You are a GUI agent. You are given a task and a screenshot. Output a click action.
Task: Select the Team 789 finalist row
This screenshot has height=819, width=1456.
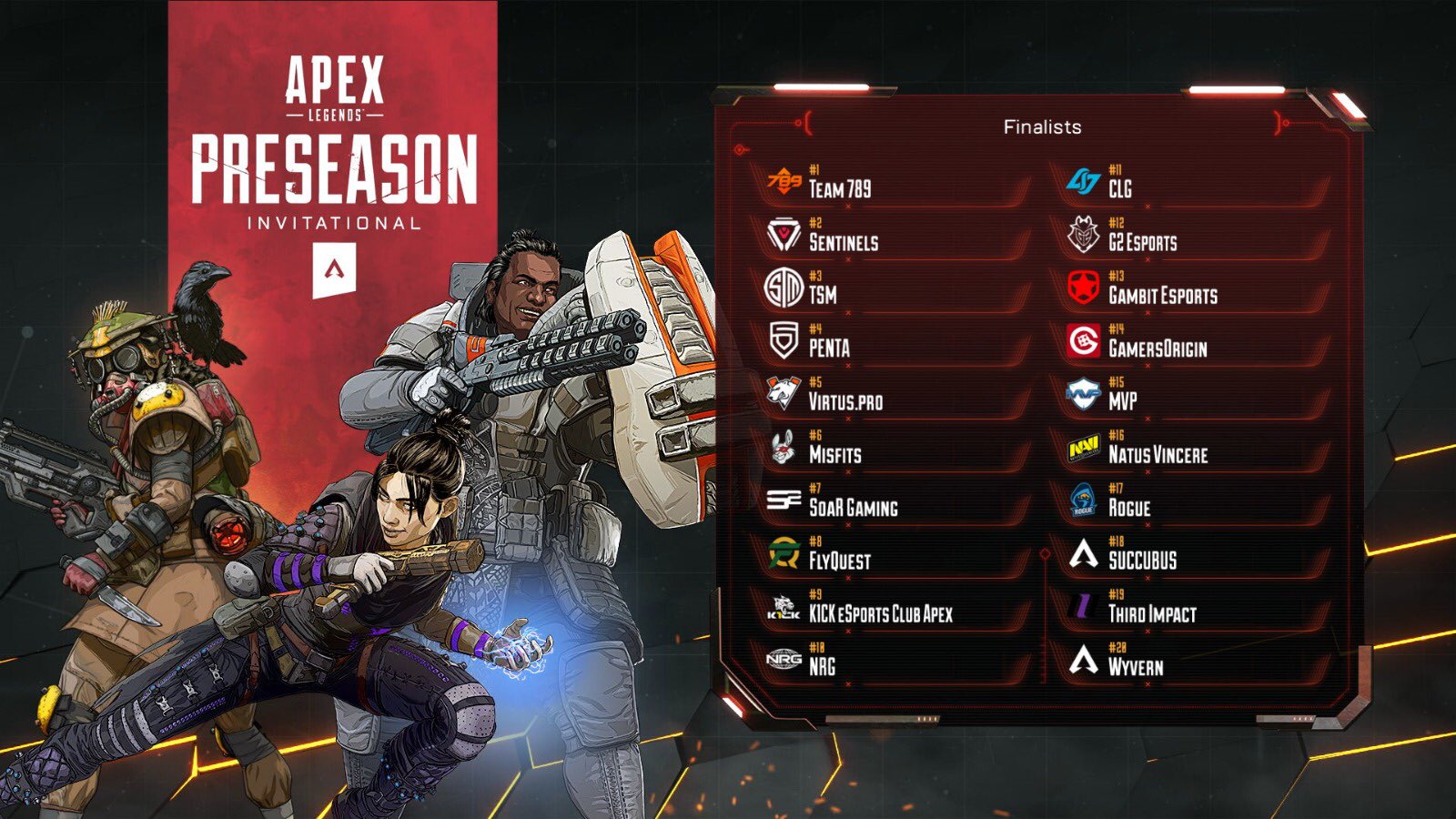pos(839,188)
